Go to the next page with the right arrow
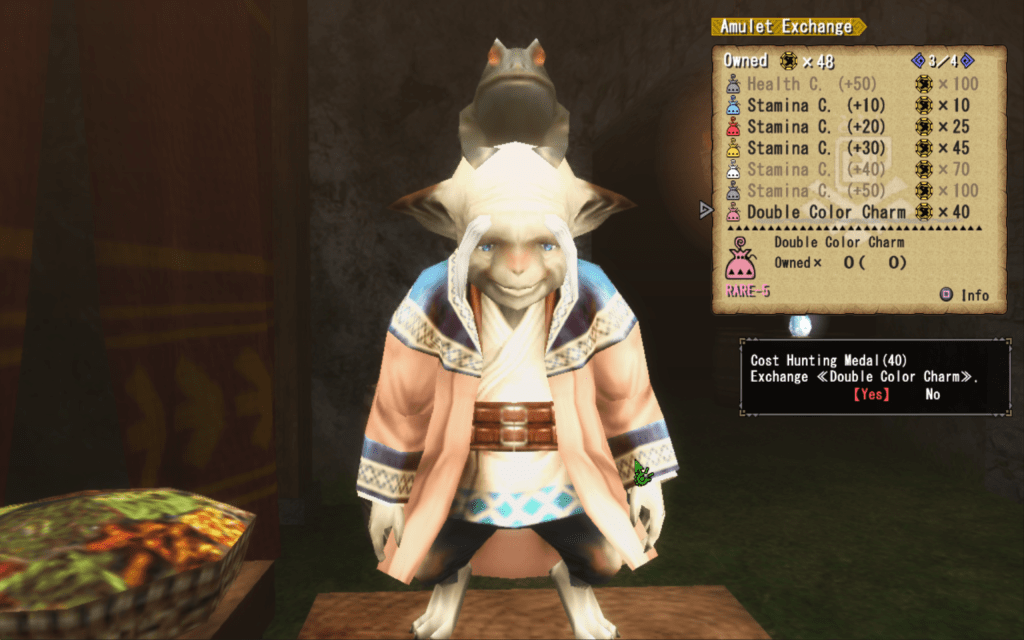The image size is (1024, 640). 967,61
